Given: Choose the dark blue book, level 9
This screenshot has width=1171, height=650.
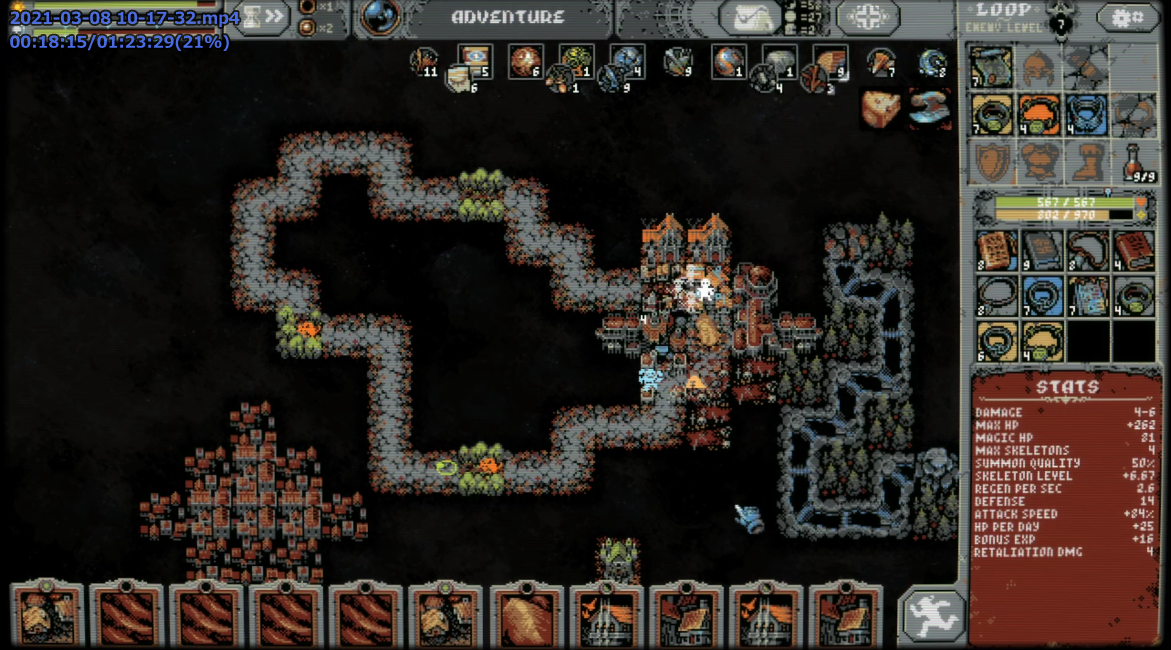Looking at the screenshot, I should 1041,250.
